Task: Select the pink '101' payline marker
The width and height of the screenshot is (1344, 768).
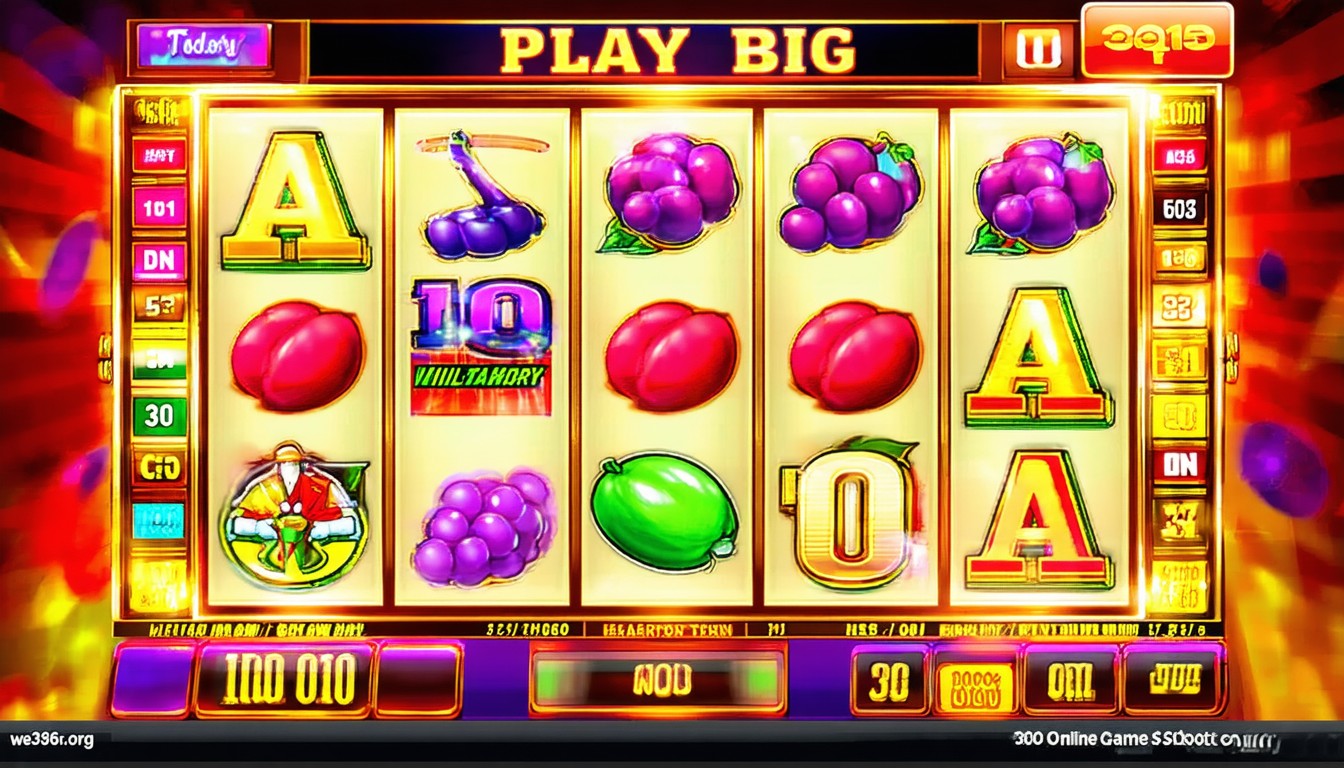Action: (x=159, y=207)
